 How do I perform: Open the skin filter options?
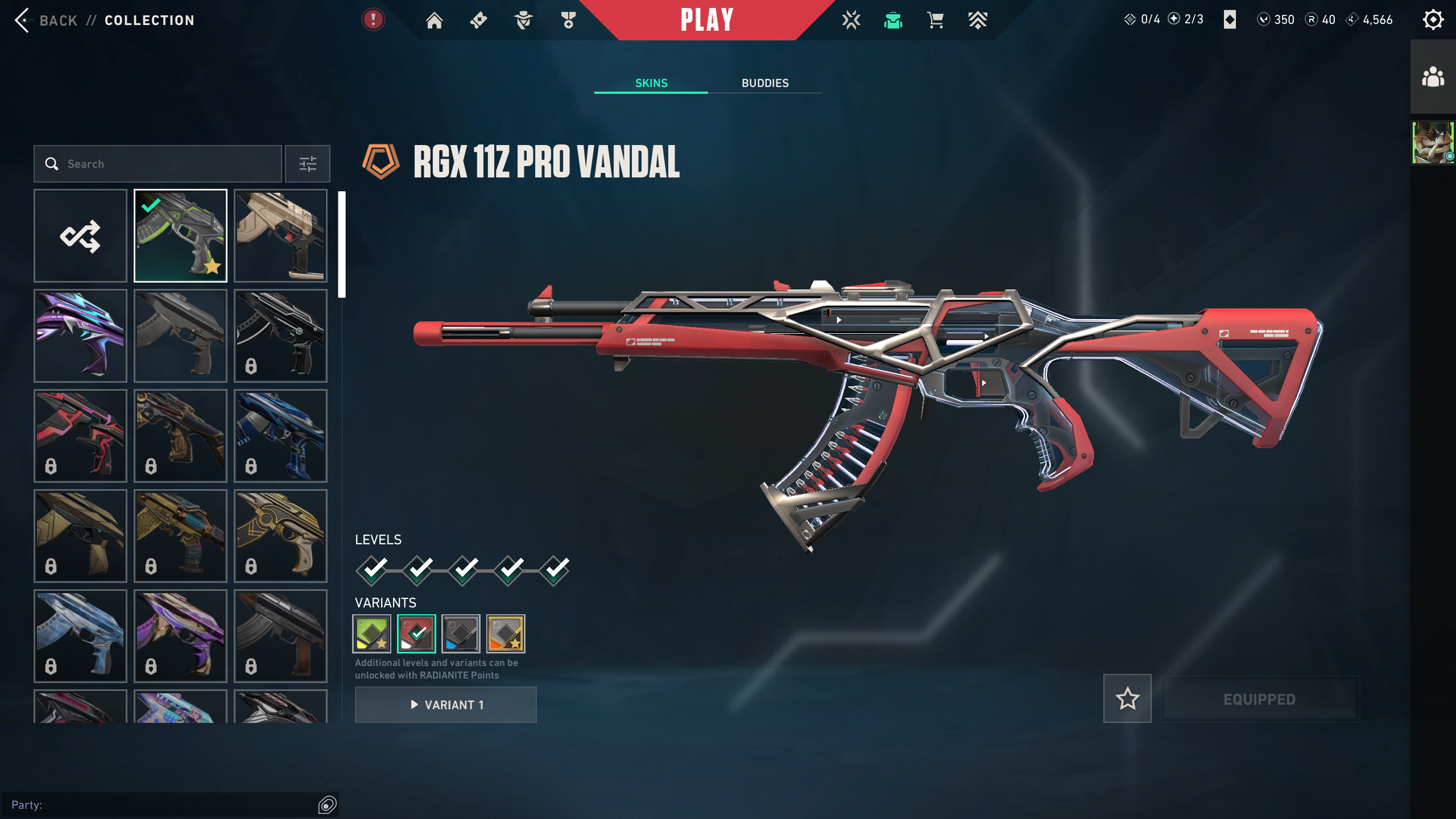coord(308,164)
